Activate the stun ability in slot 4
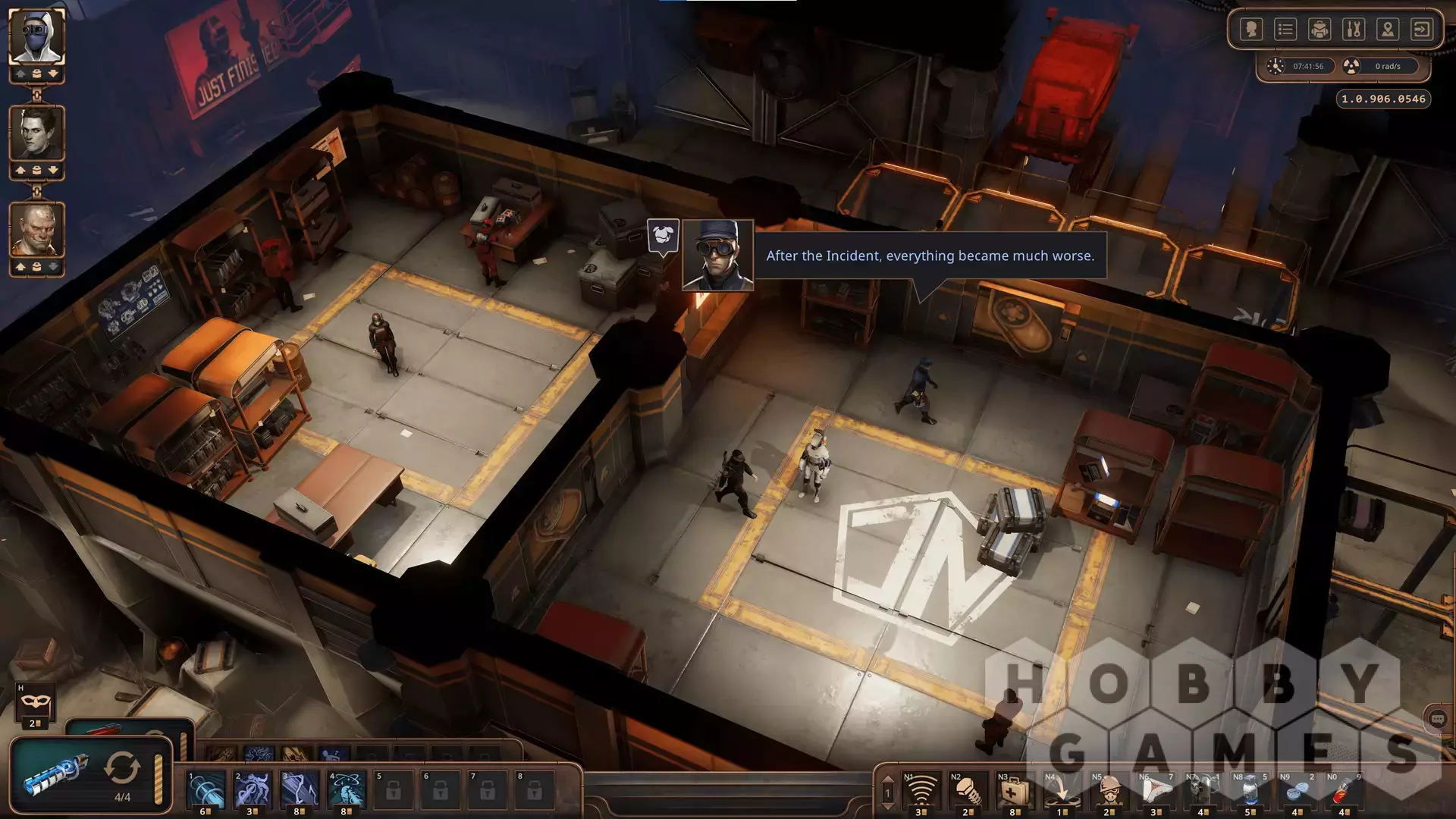 [x=347, y=790]
